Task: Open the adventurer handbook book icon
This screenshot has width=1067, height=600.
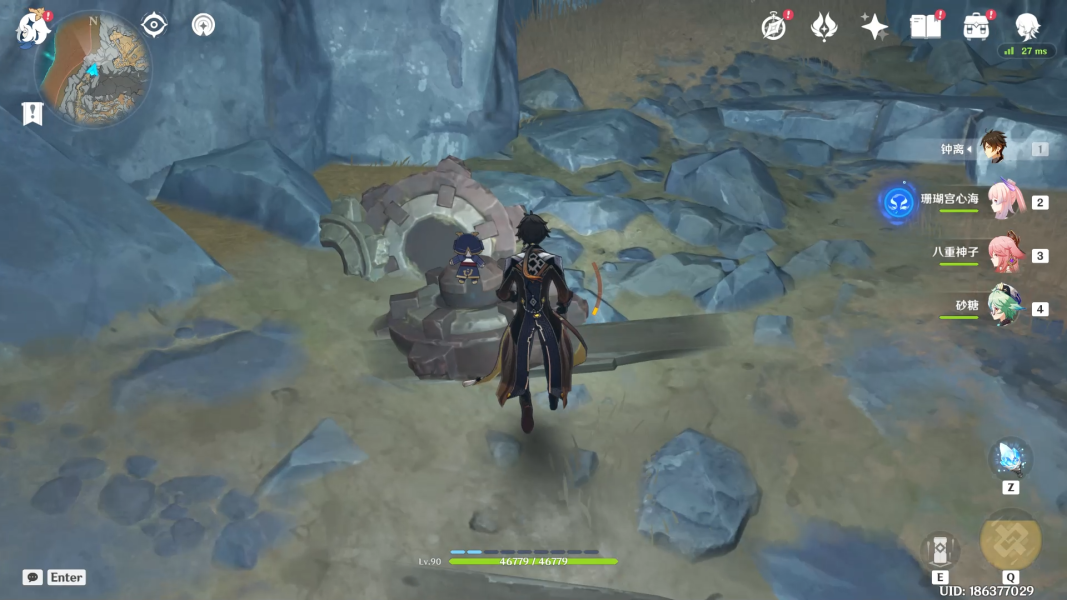Action: [925, 27]
